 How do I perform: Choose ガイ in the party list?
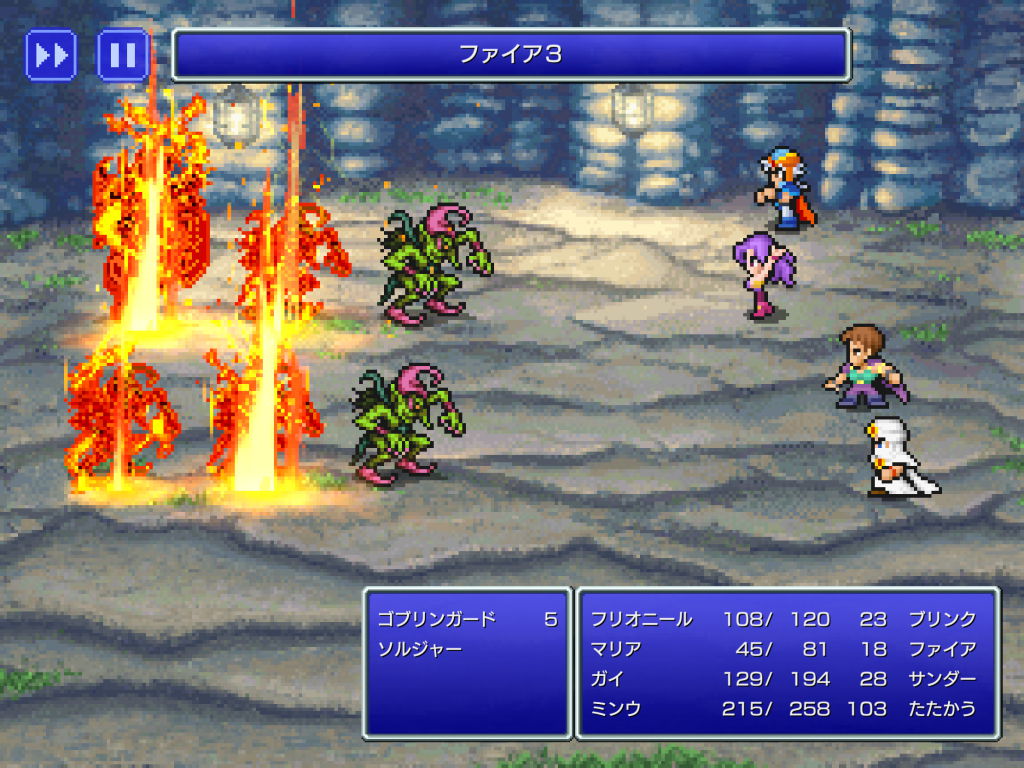(x=608, y=679)
